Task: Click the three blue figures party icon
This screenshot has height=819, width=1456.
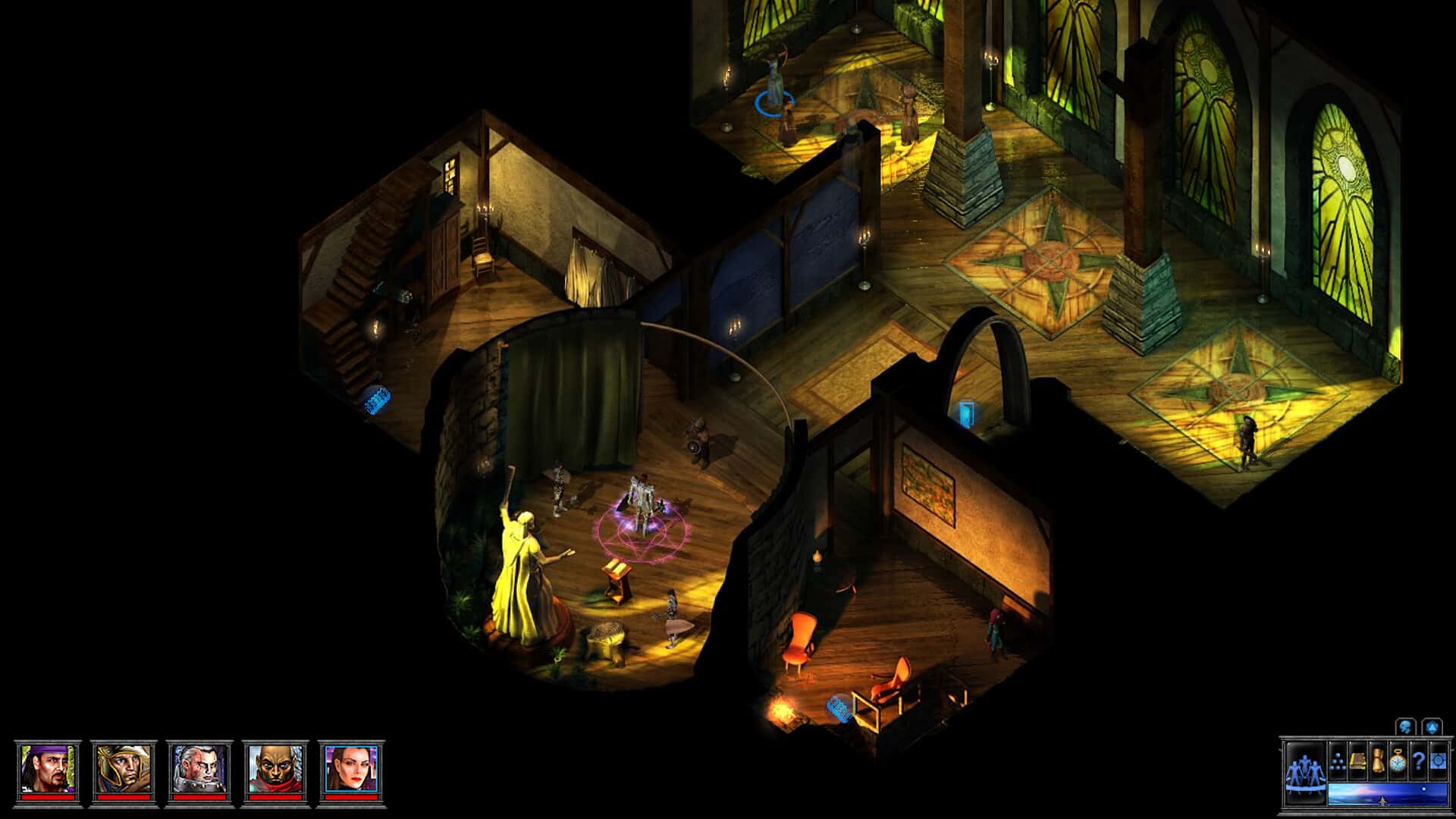Action: 1304,773
